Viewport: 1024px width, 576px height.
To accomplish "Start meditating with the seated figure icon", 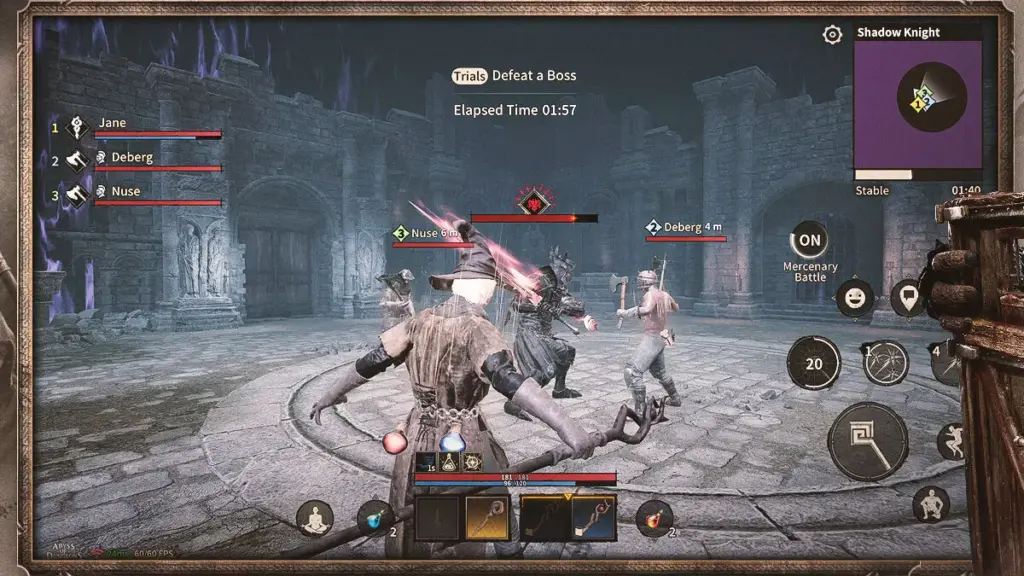I will (315, 518).
